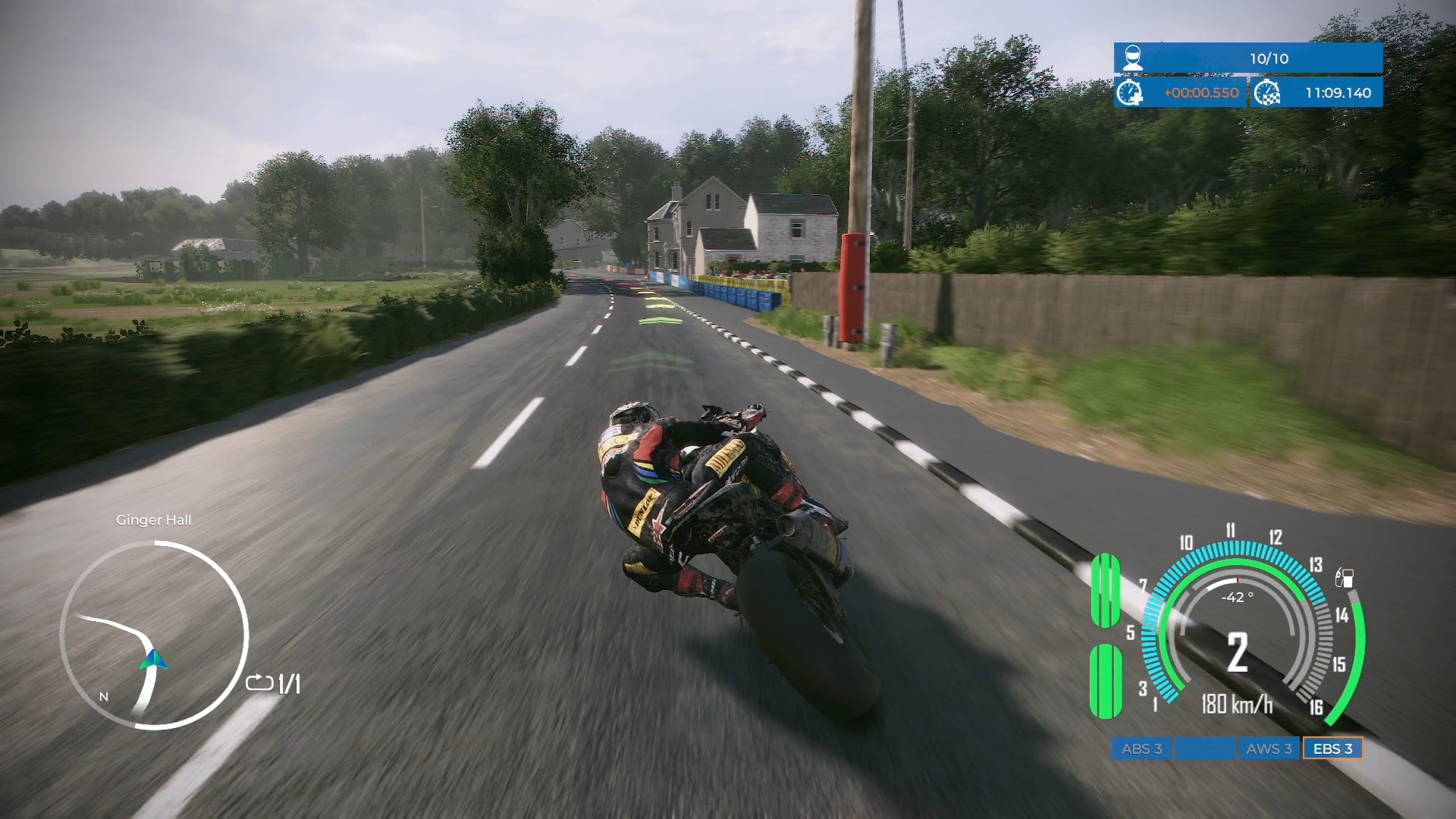Click the rider helmet position icon

[1132, 58]
